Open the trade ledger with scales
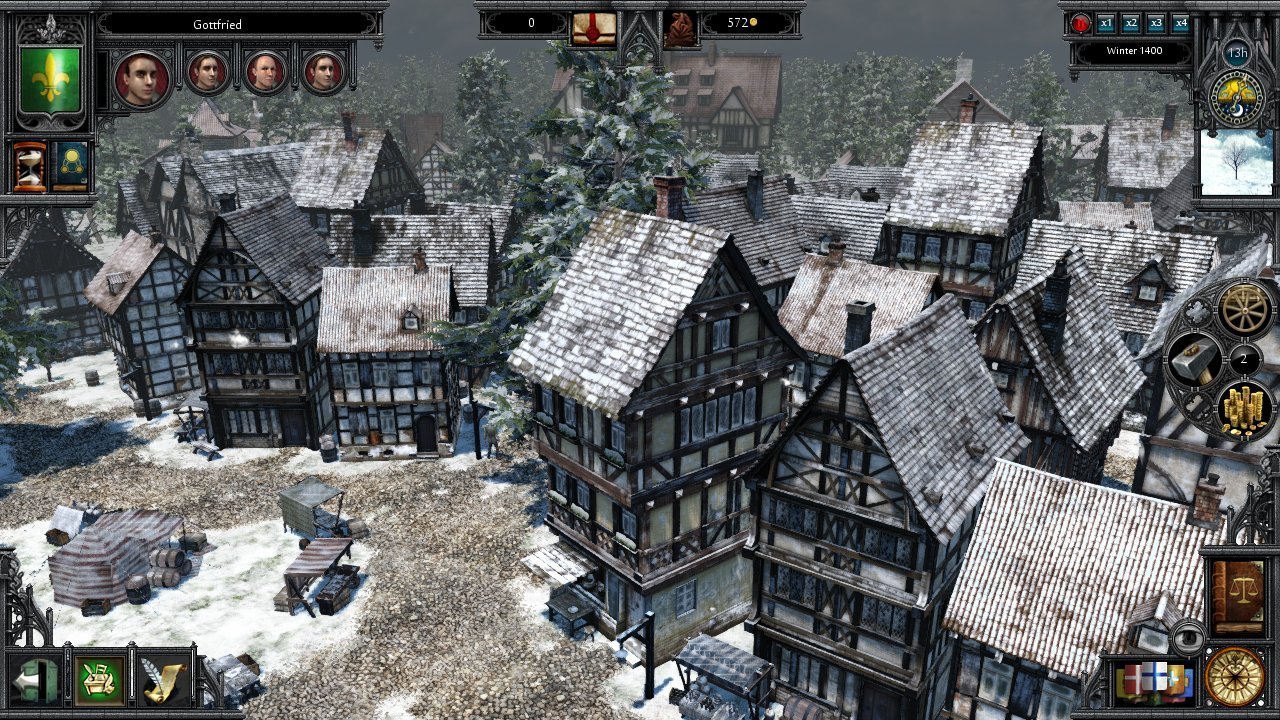 (1239, 590)
